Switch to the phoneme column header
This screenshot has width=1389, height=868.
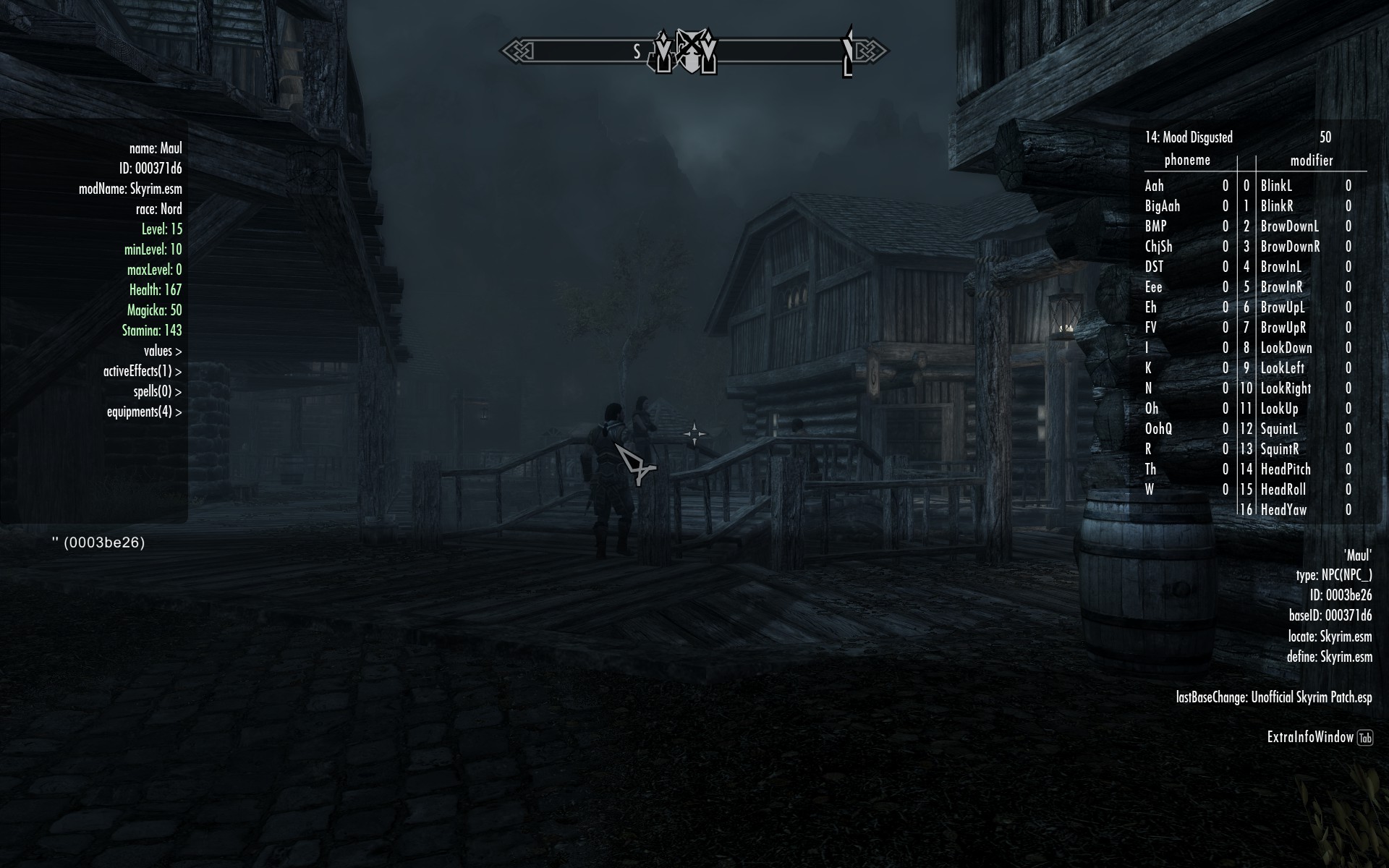(1186, 161)
